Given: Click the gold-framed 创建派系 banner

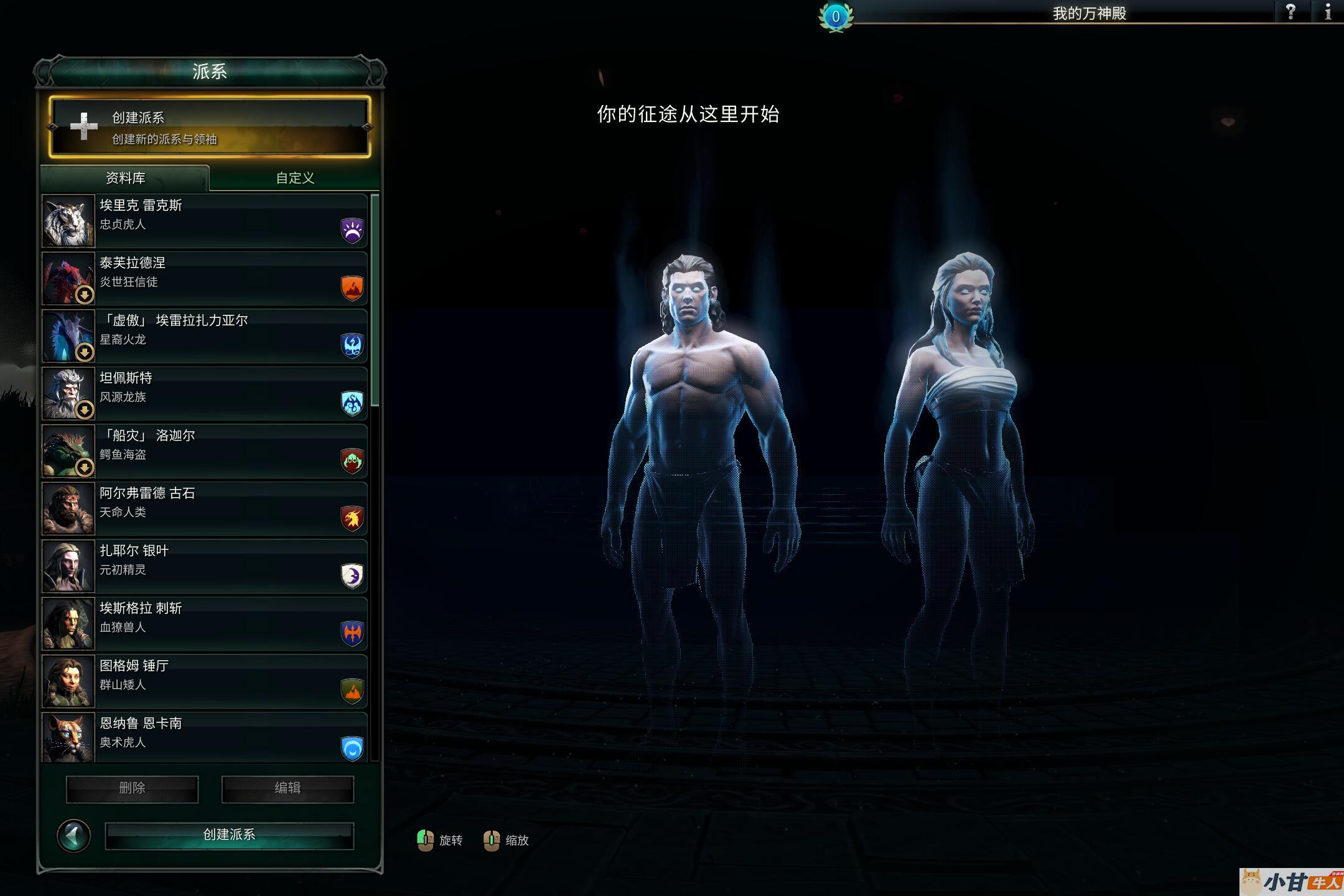Looking at the screenshot, I should [210, 127].
